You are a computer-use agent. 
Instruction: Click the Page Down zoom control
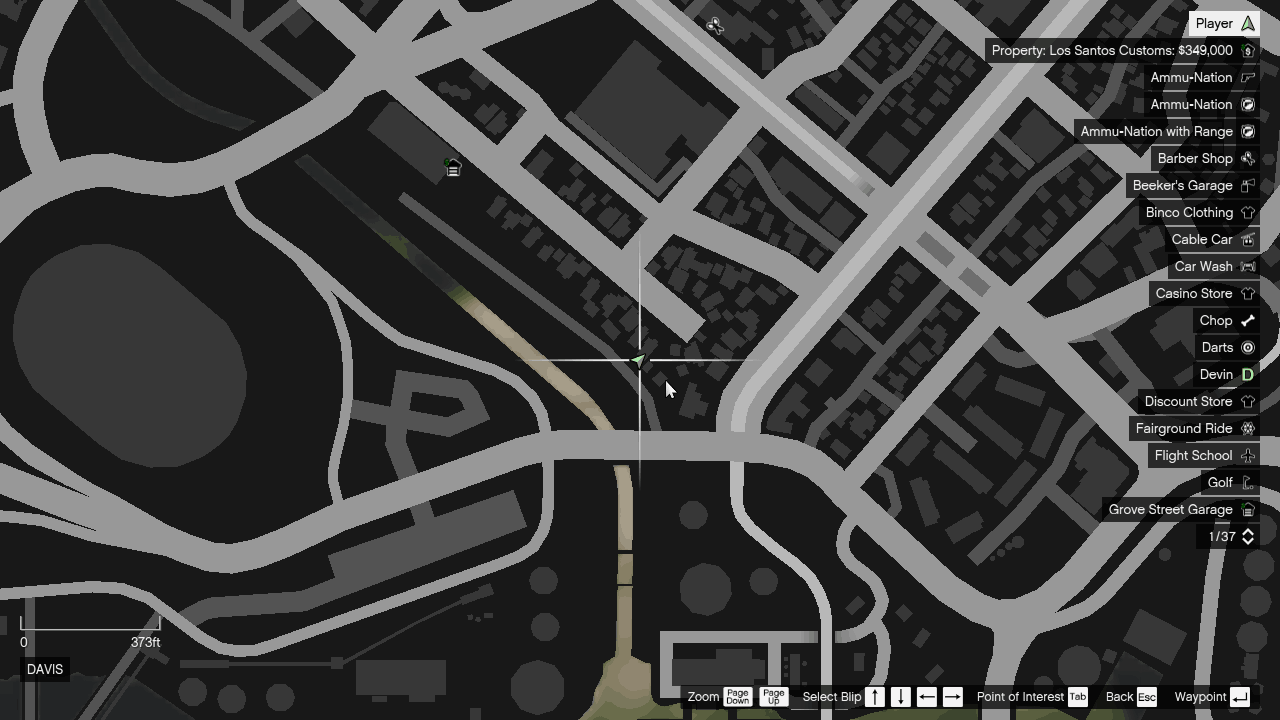coord(737,697)
